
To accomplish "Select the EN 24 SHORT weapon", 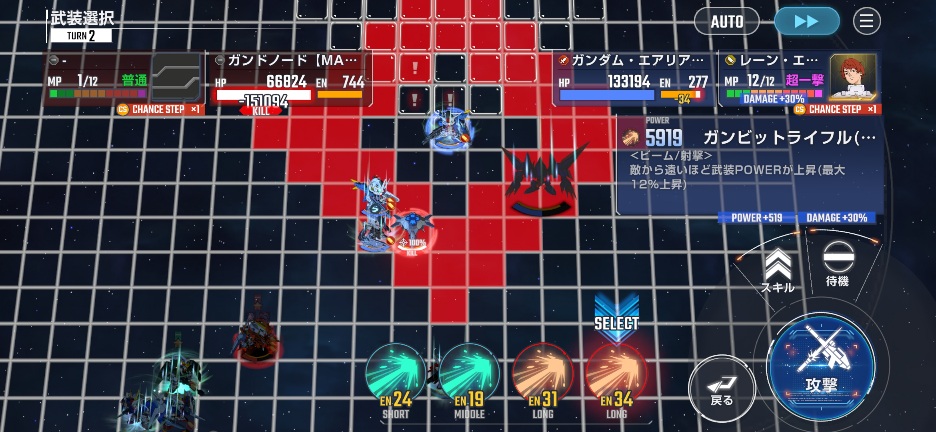I will click(396, 378).
